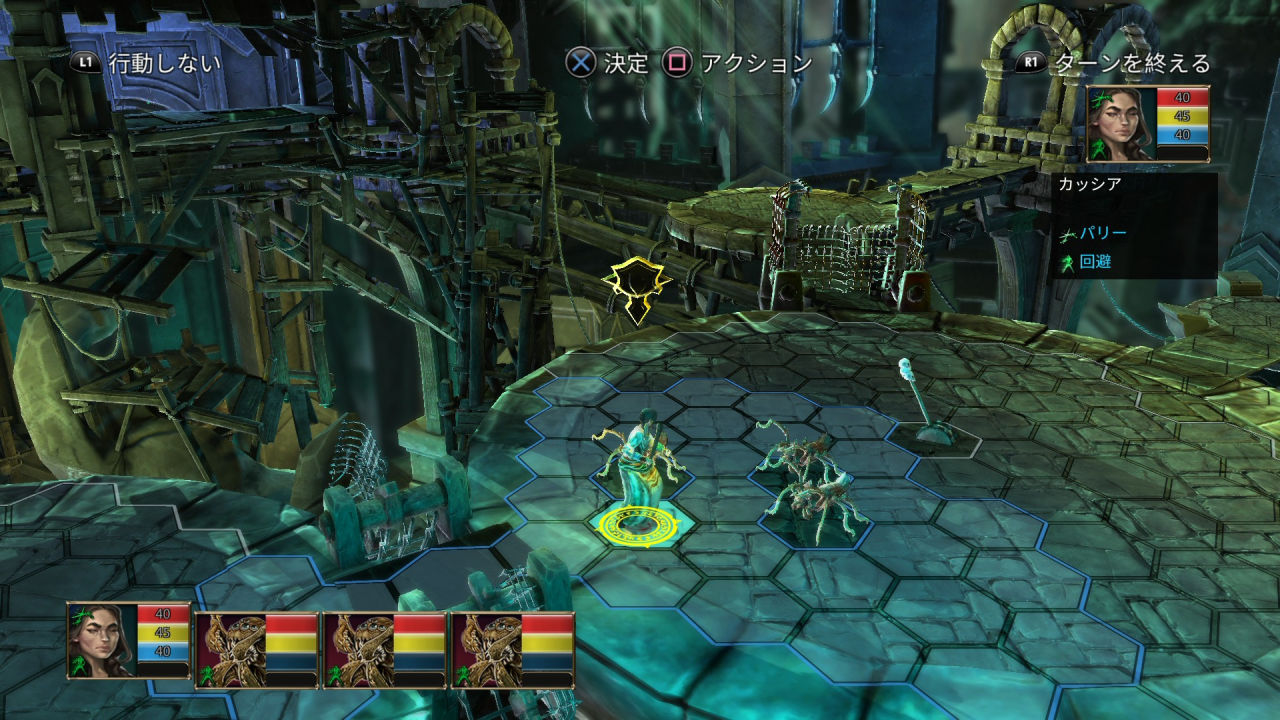Click Cassia's portrait above the カッシア name panel
The image size is (1280, 720).
pyautogui.click(x=1121, y=124)
